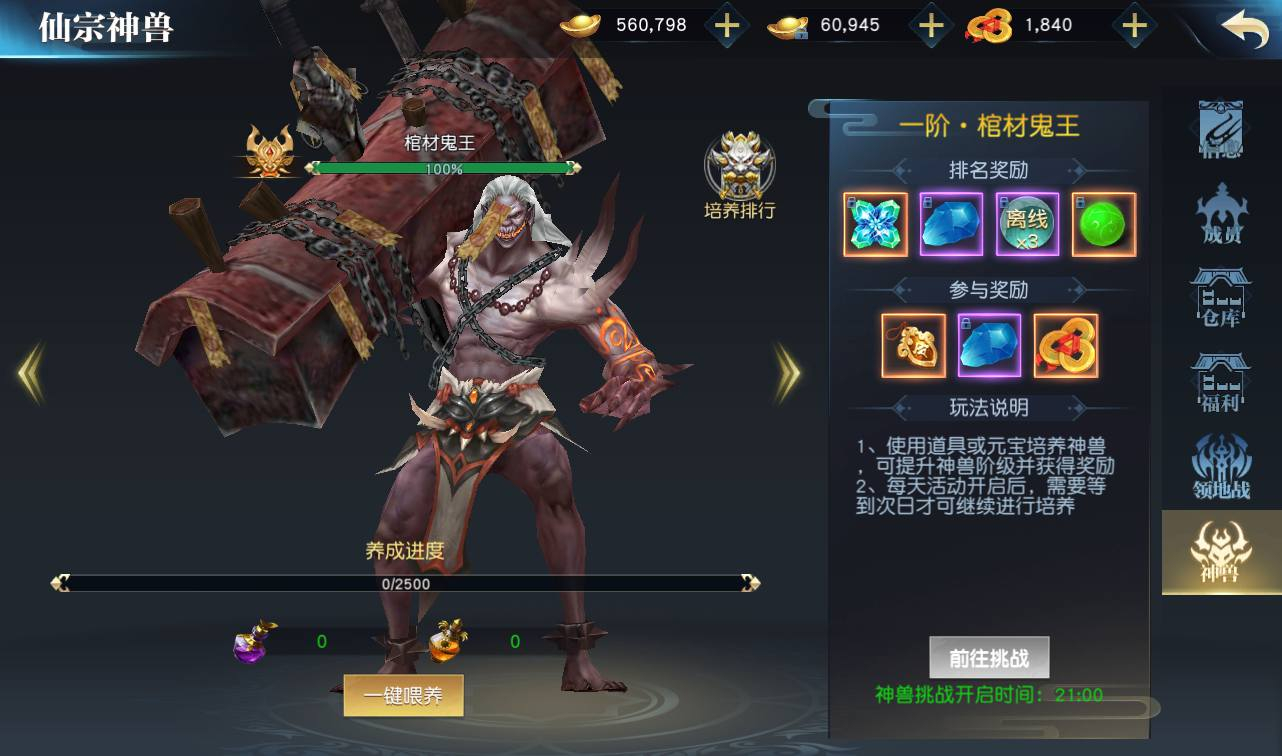Open the 仓库 tab

point(1221,299)
